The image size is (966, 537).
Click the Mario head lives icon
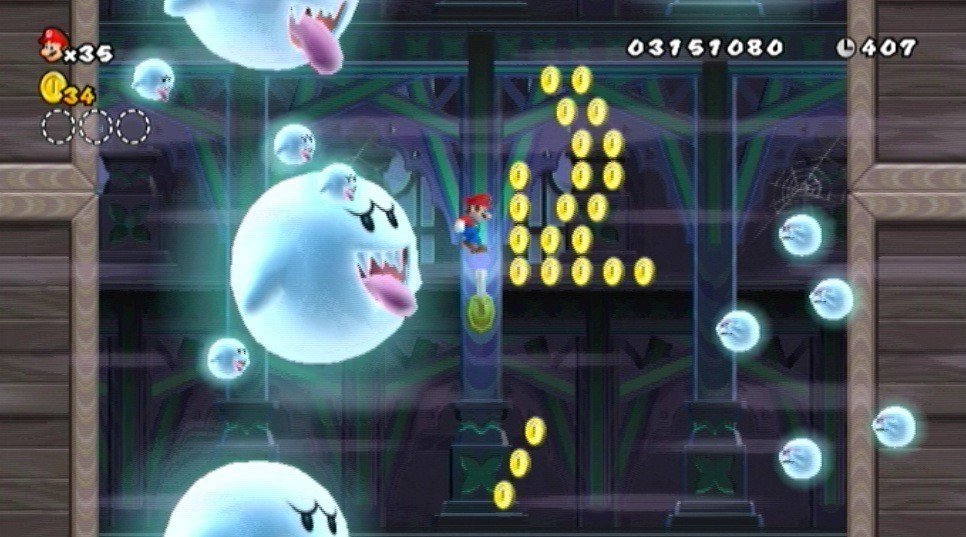(x=51, y=44)
